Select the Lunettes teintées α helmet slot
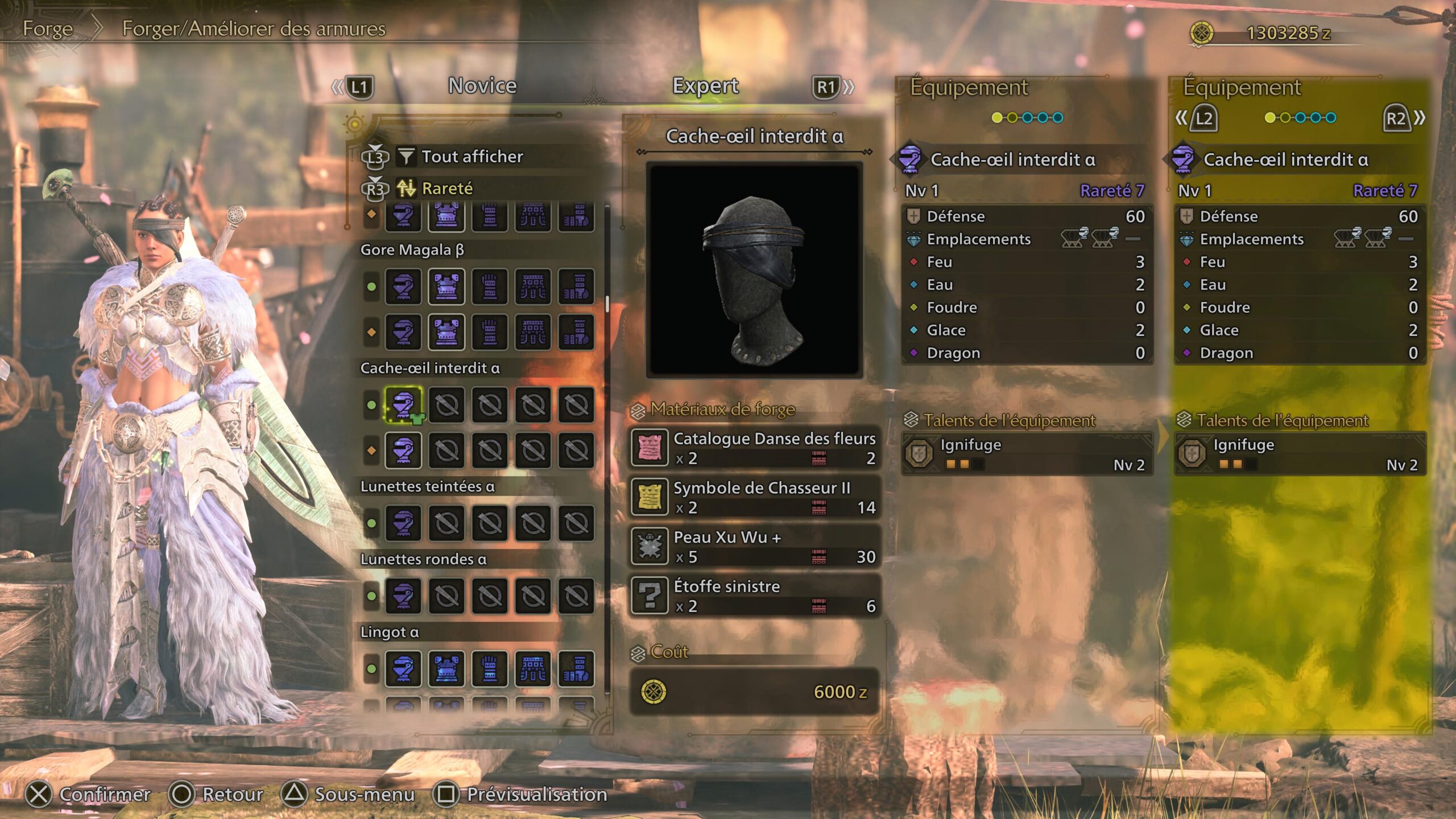 click(x=403, y=523)
